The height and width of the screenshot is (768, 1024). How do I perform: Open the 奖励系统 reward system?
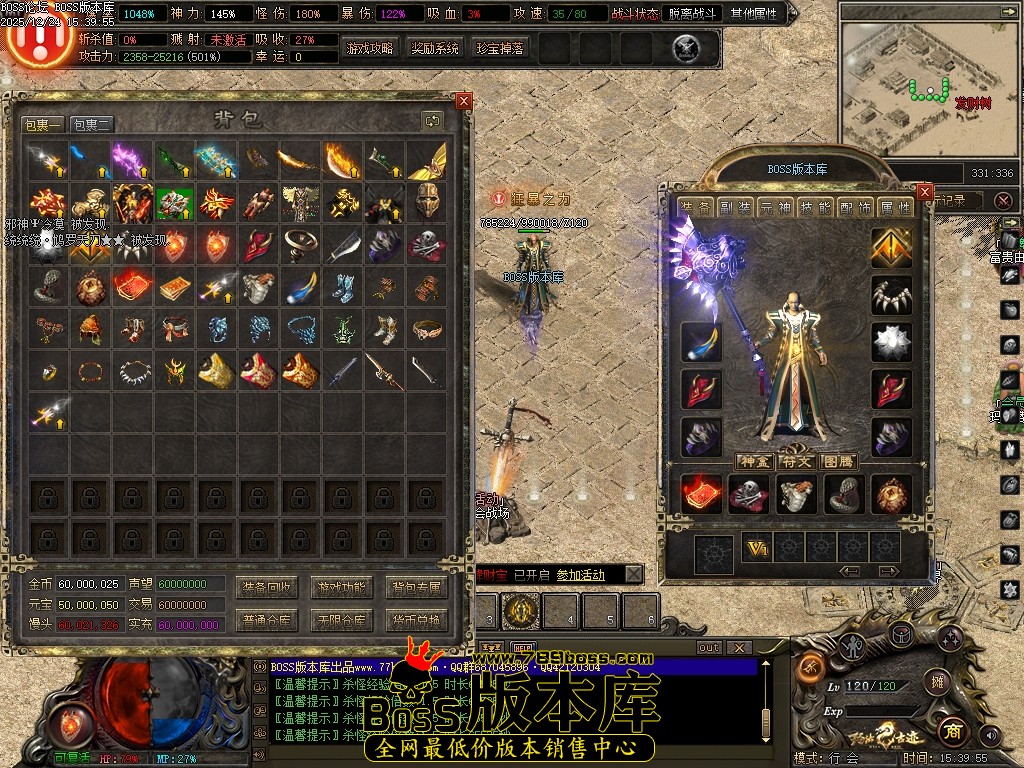click(x=435, y=48)
